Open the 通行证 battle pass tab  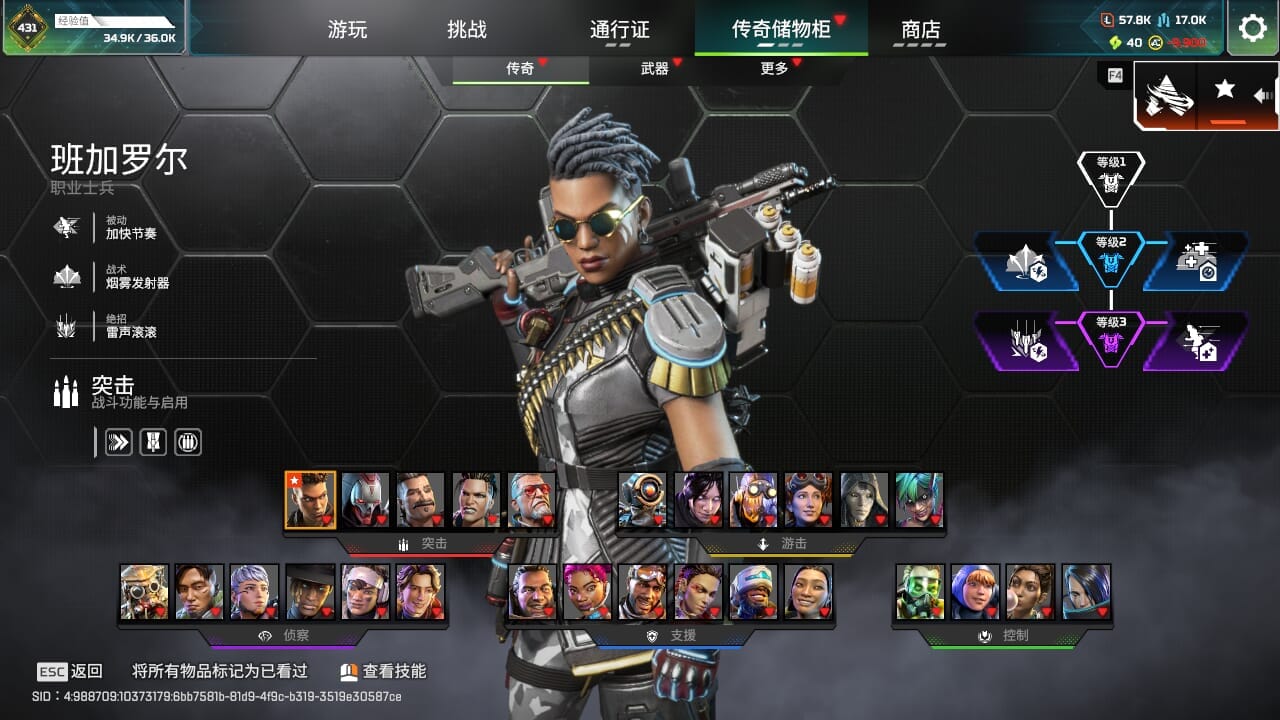coord(620,29)
